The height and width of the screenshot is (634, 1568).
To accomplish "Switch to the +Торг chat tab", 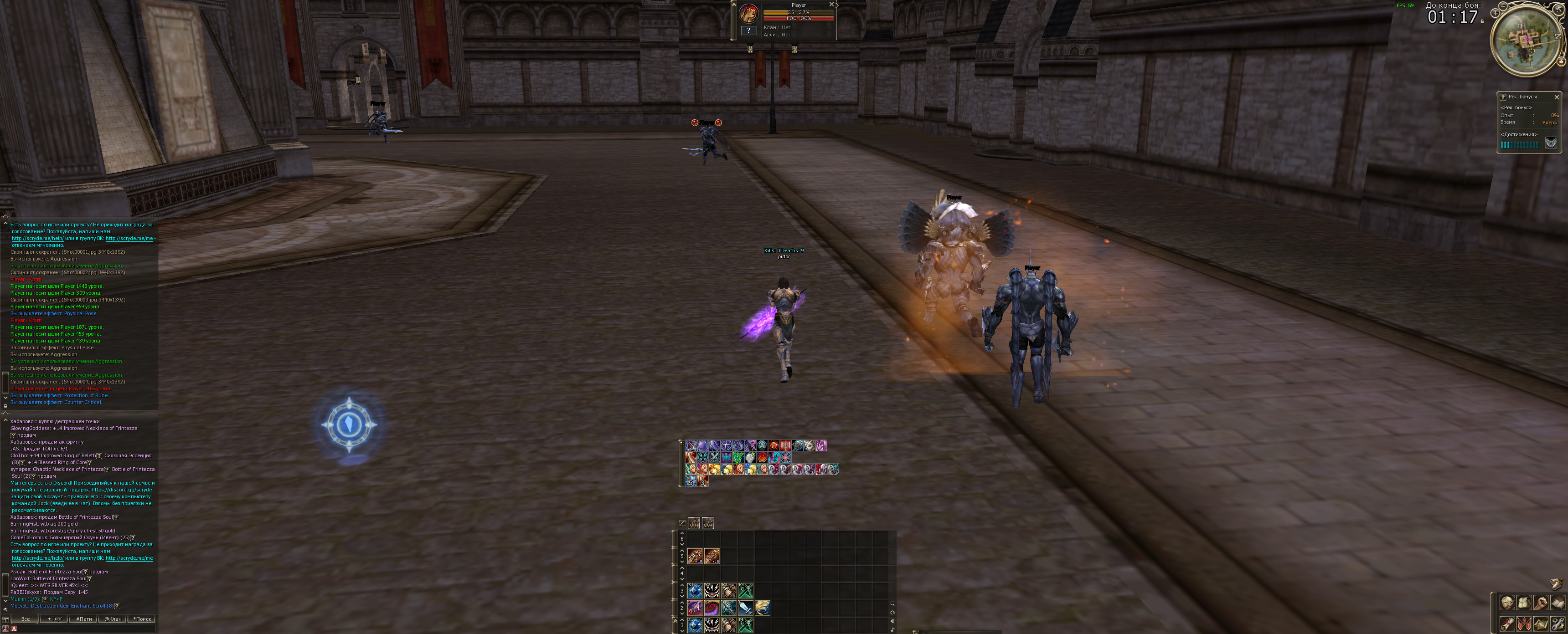I will click(56, 619).
